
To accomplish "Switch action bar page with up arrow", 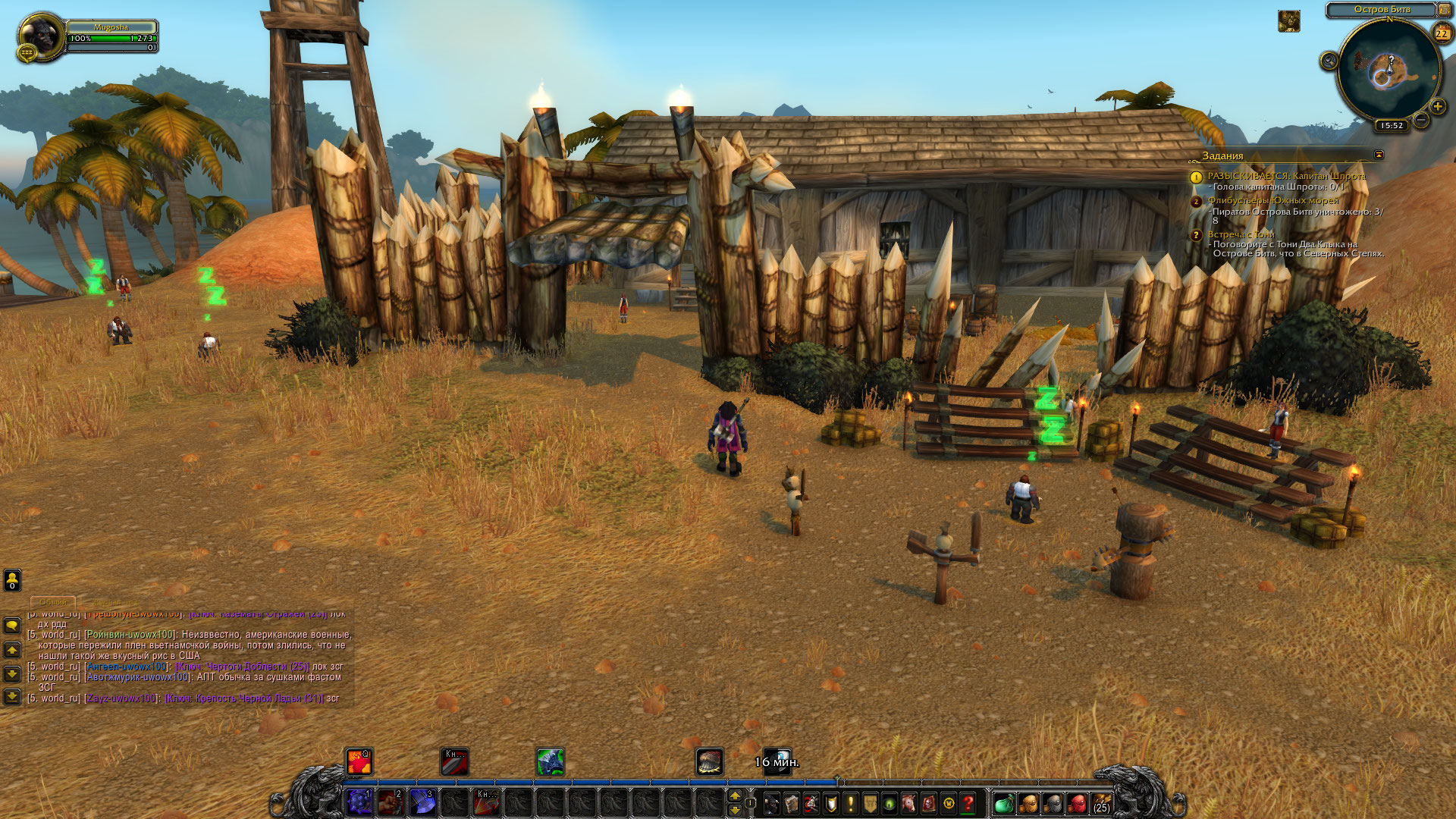I will coord(734,795).
